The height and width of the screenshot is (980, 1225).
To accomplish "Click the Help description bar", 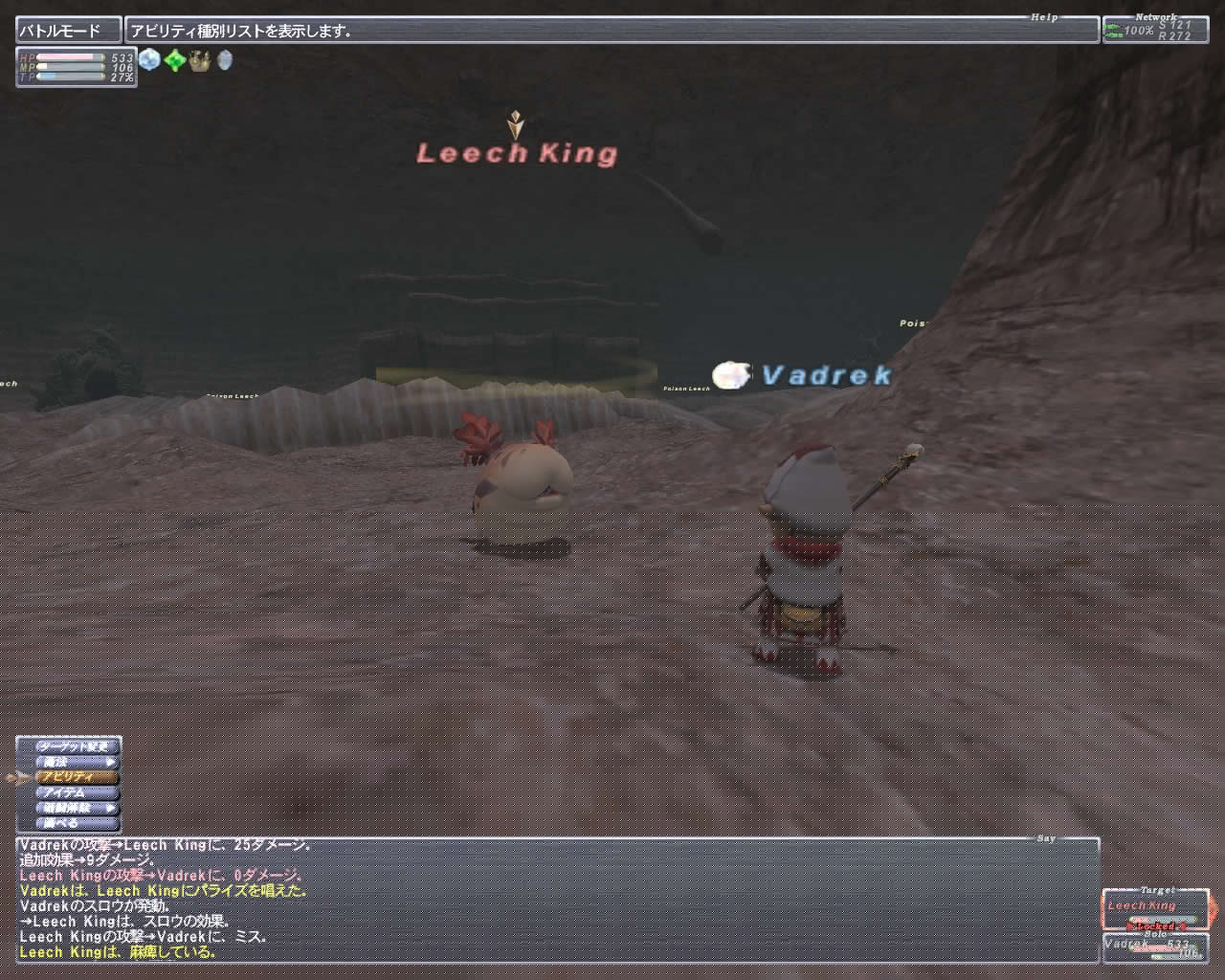I will pos(611,31).
